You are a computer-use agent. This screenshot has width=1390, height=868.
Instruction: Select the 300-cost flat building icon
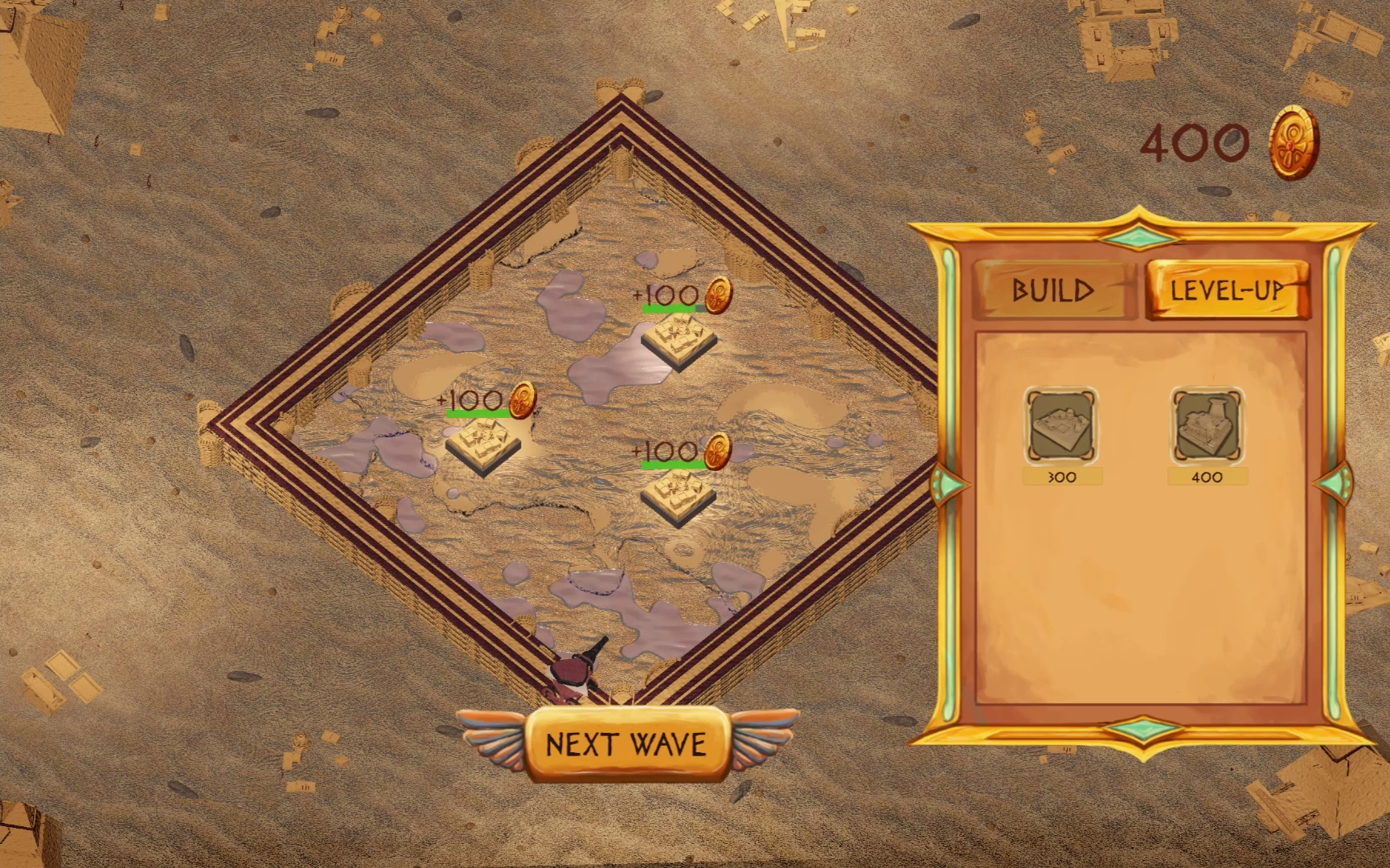coord(1062,426)
